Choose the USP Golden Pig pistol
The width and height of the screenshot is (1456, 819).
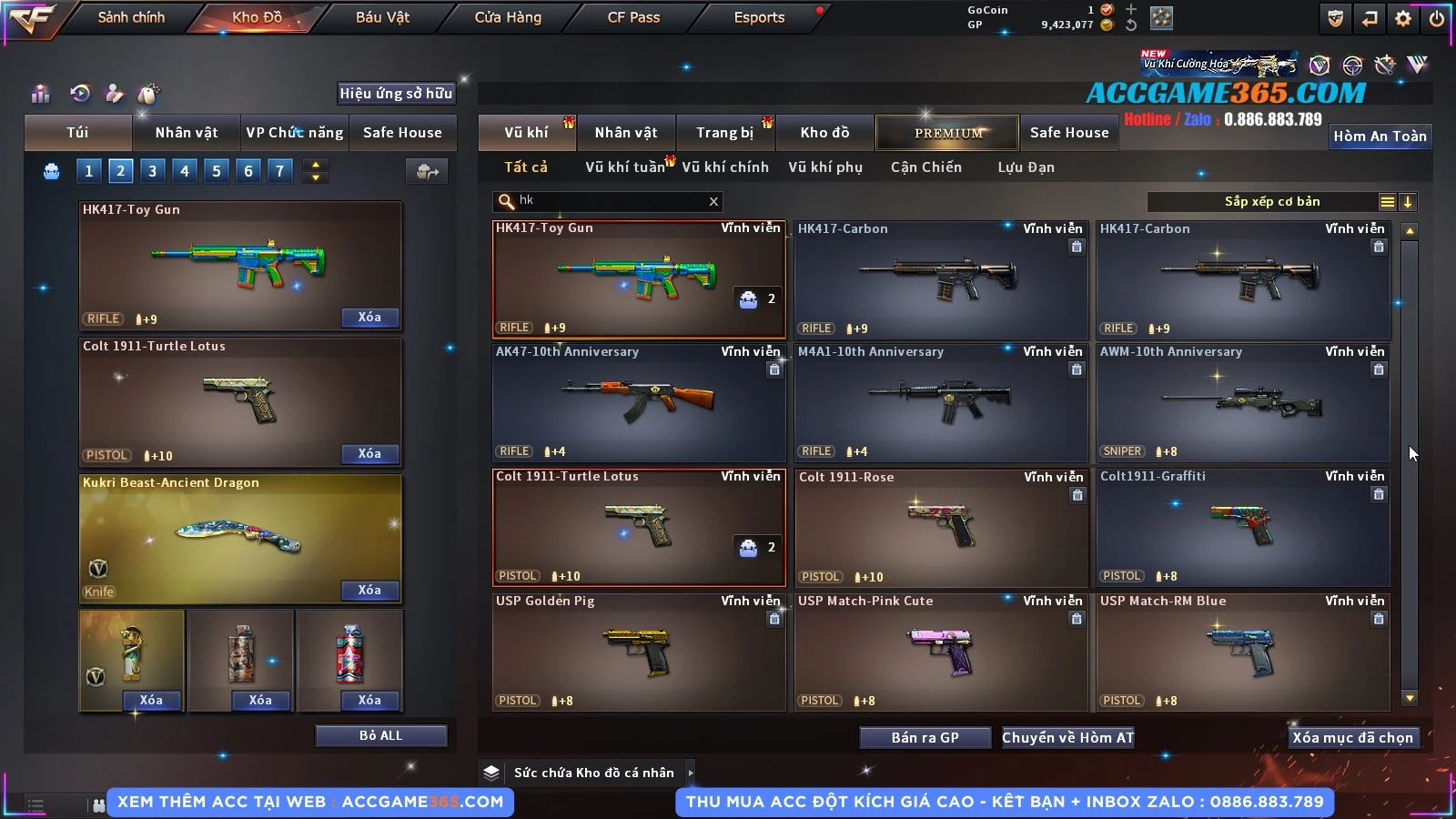coord(638,652)
